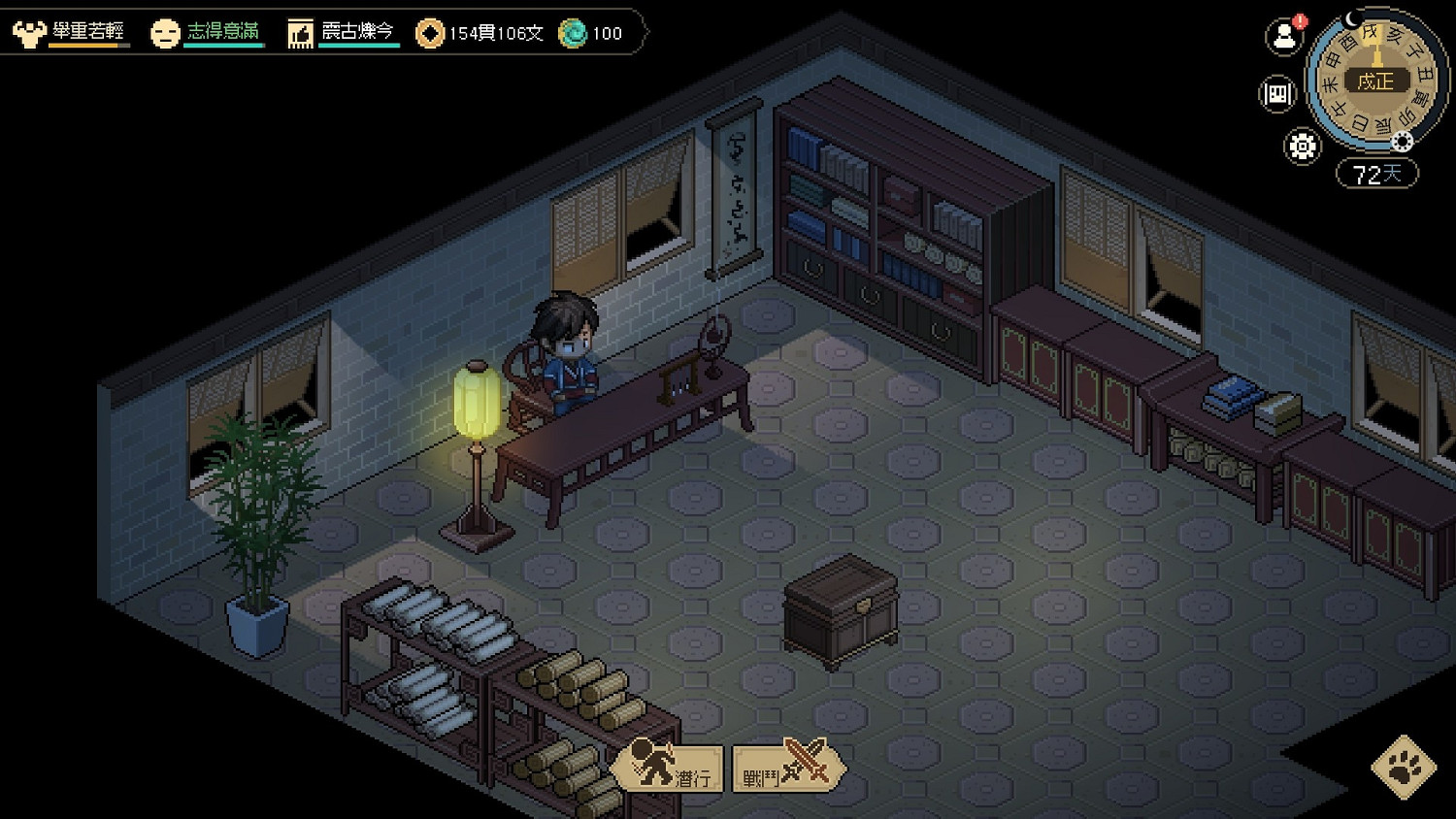This screenshot has width=1456, height=819.
Task: Open the map scroll icon
Action: click(x=1277, y=94)
